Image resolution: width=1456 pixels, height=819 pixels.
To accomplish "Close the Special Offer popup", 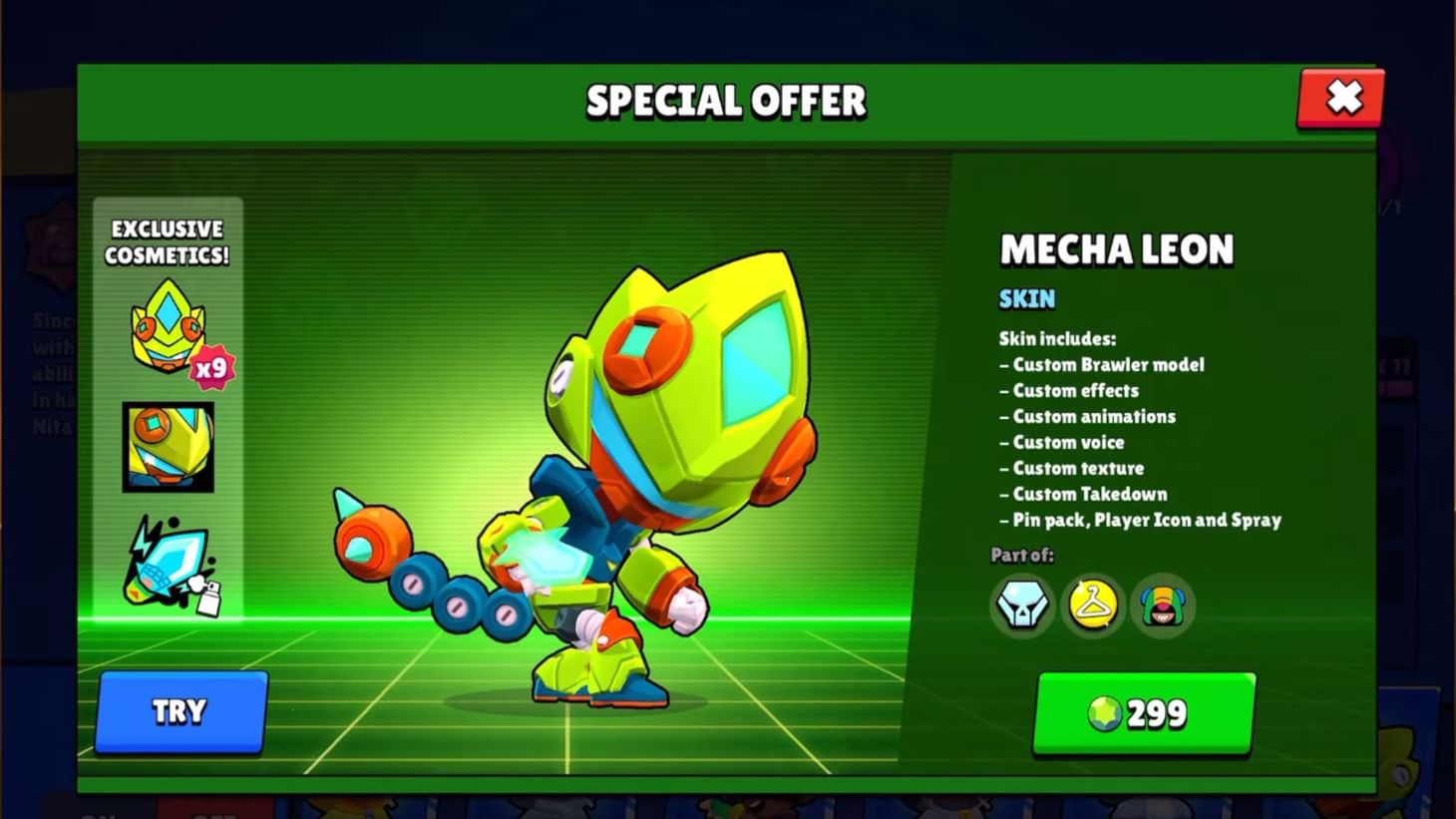I will click(1340, 98).
